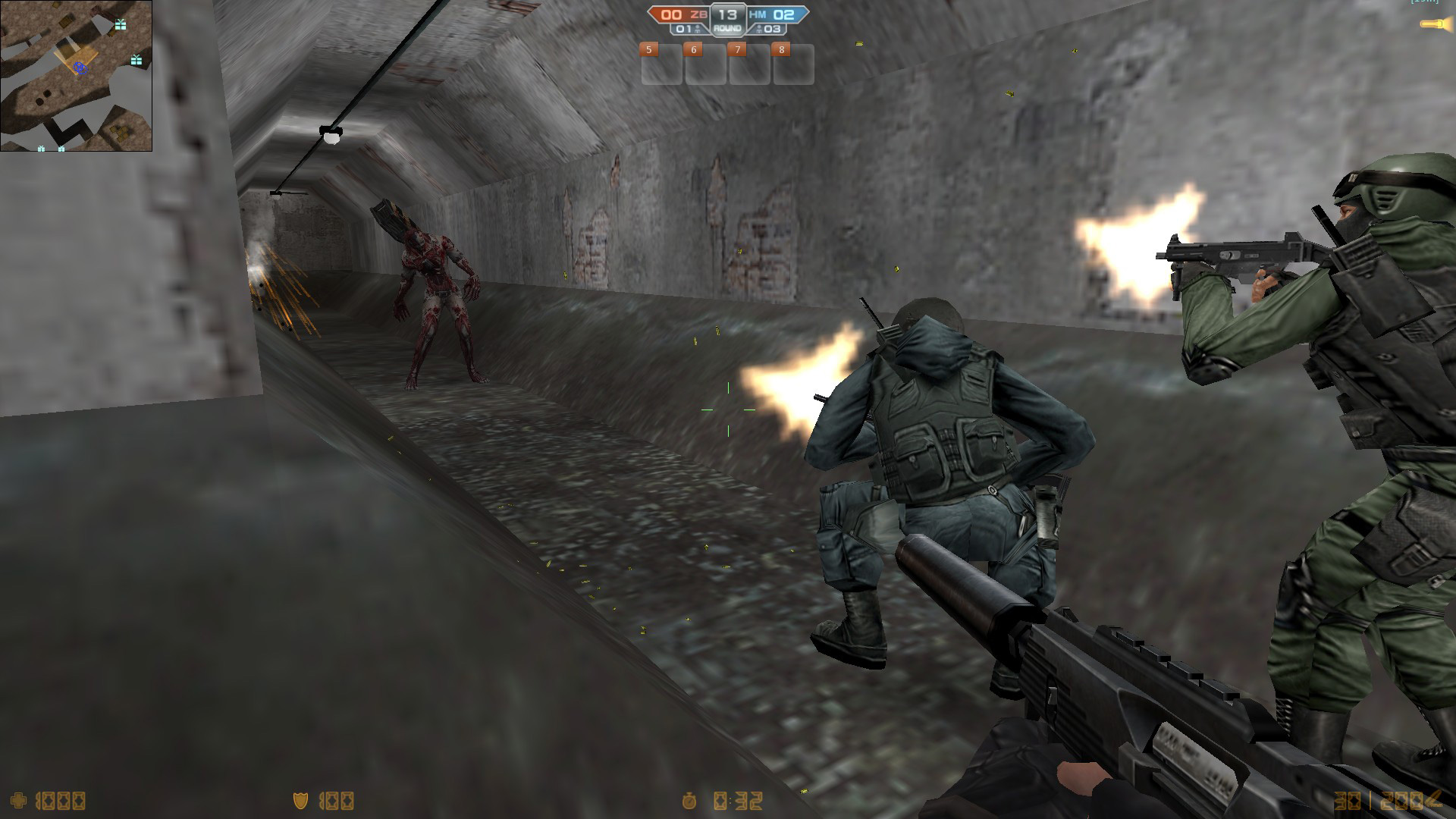Click the armor shield icon showing 100
1456x819 pixels.
pos(300,801)
